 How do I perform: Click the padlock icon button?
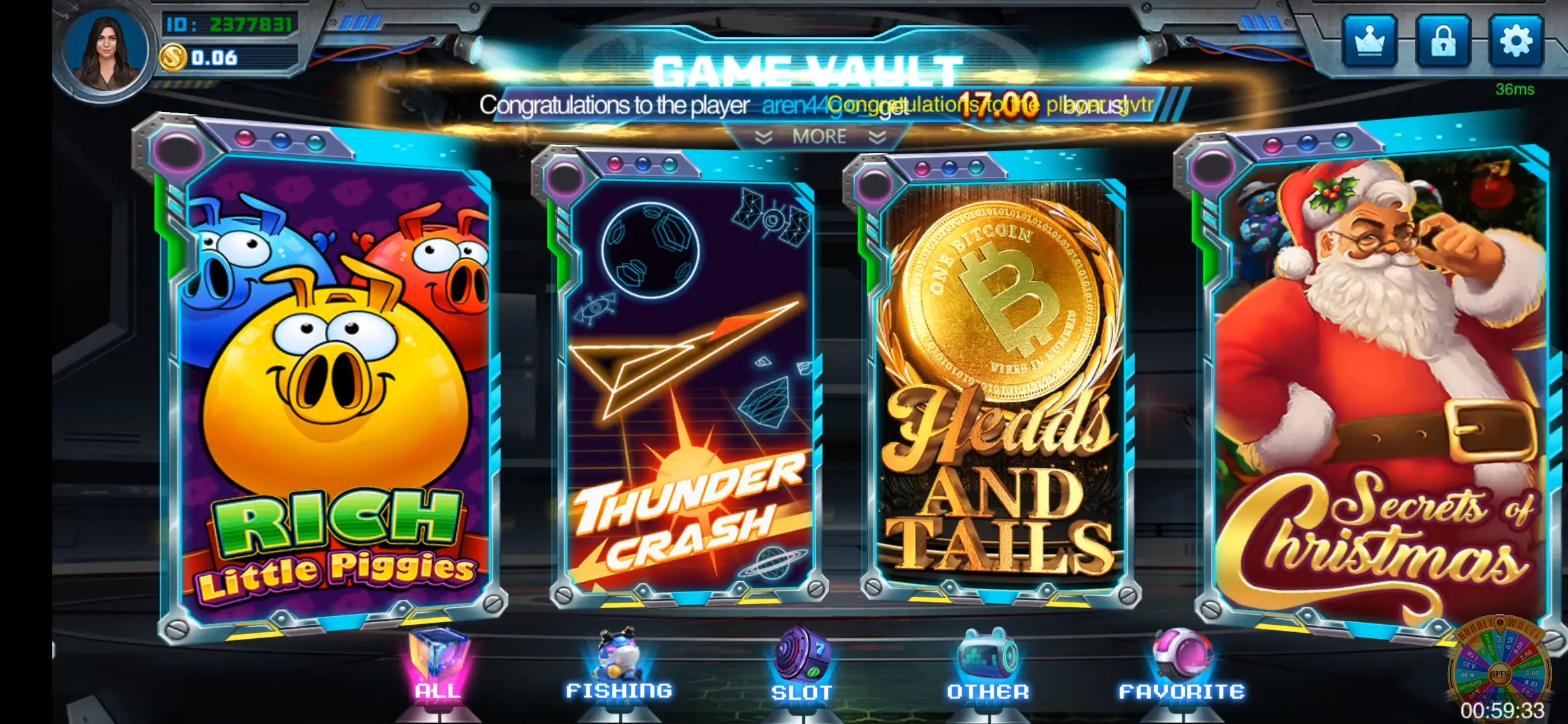click(1443, 42)
